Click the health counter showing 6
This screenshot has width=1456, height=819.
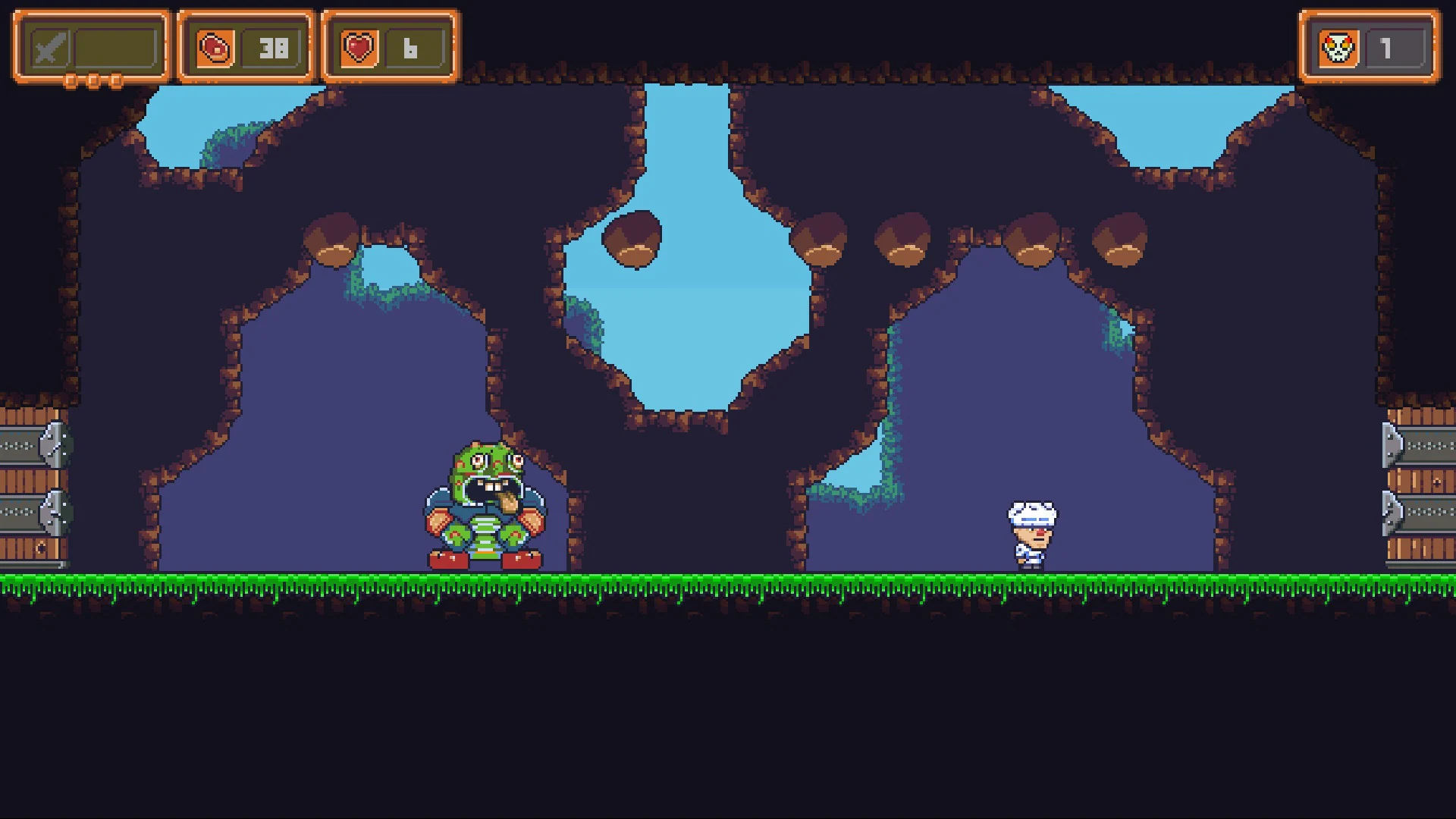(x=411, y=49)
